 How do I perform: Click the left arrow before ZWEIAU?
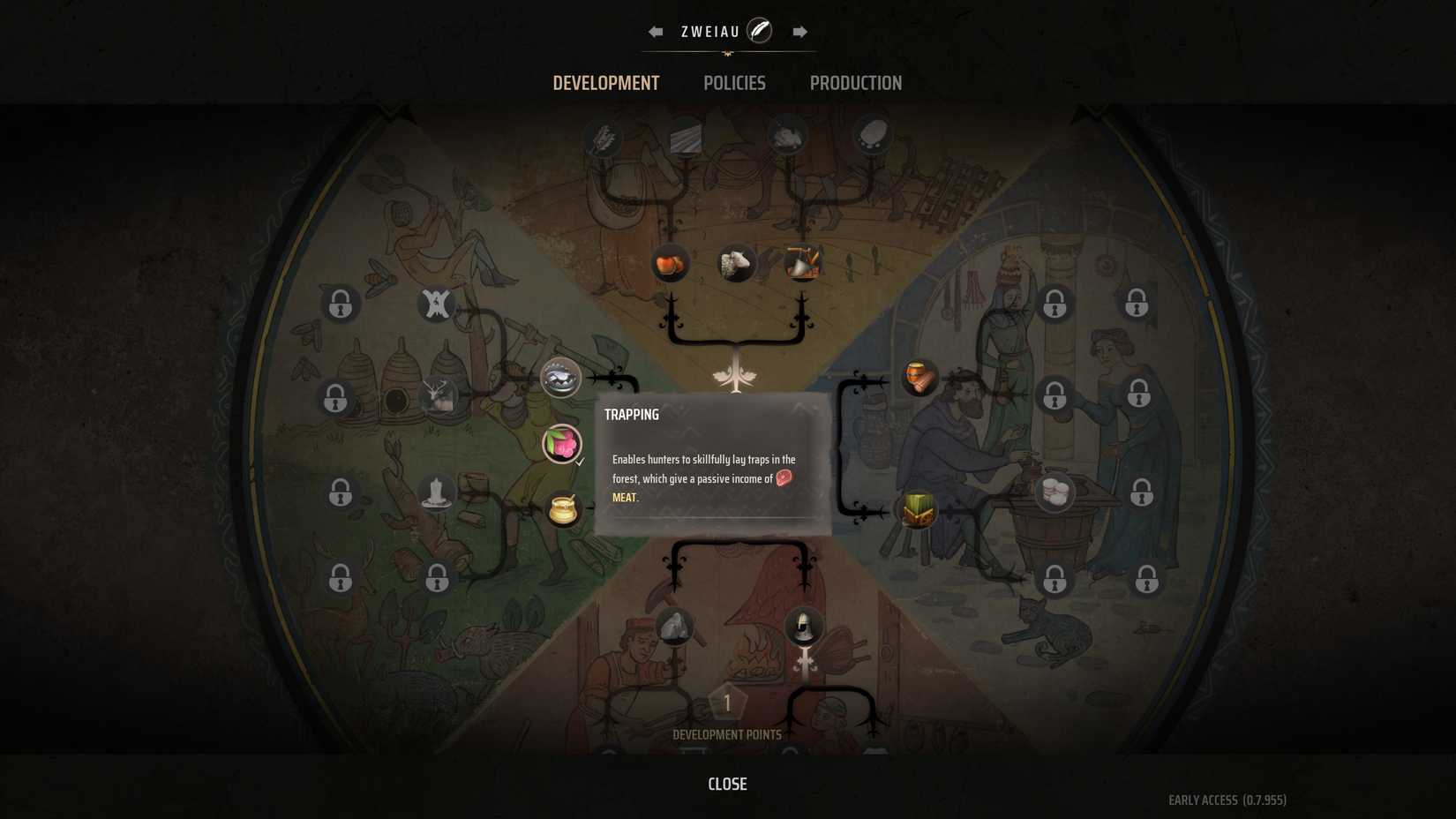click(x=655, y=30)
